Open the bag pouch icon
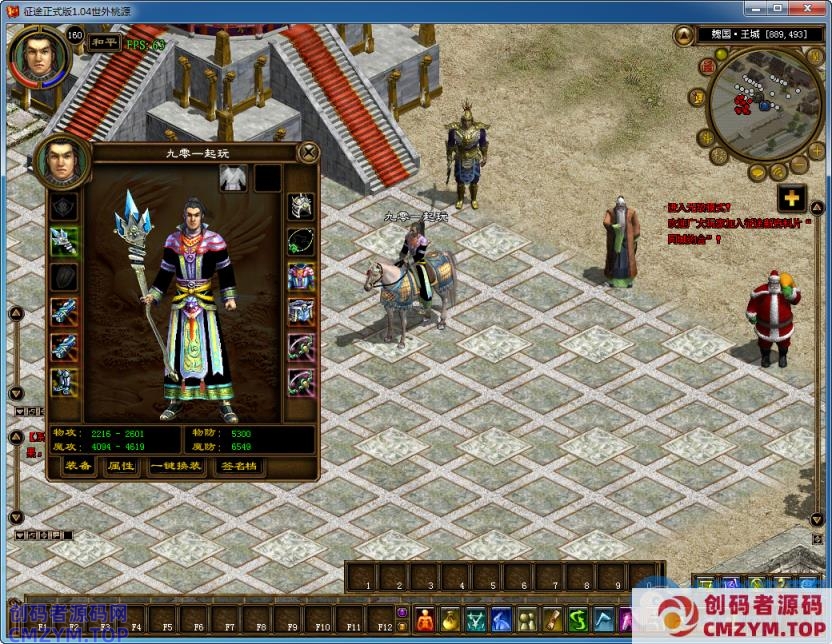832x644 pixels. [x=450, y=620]
